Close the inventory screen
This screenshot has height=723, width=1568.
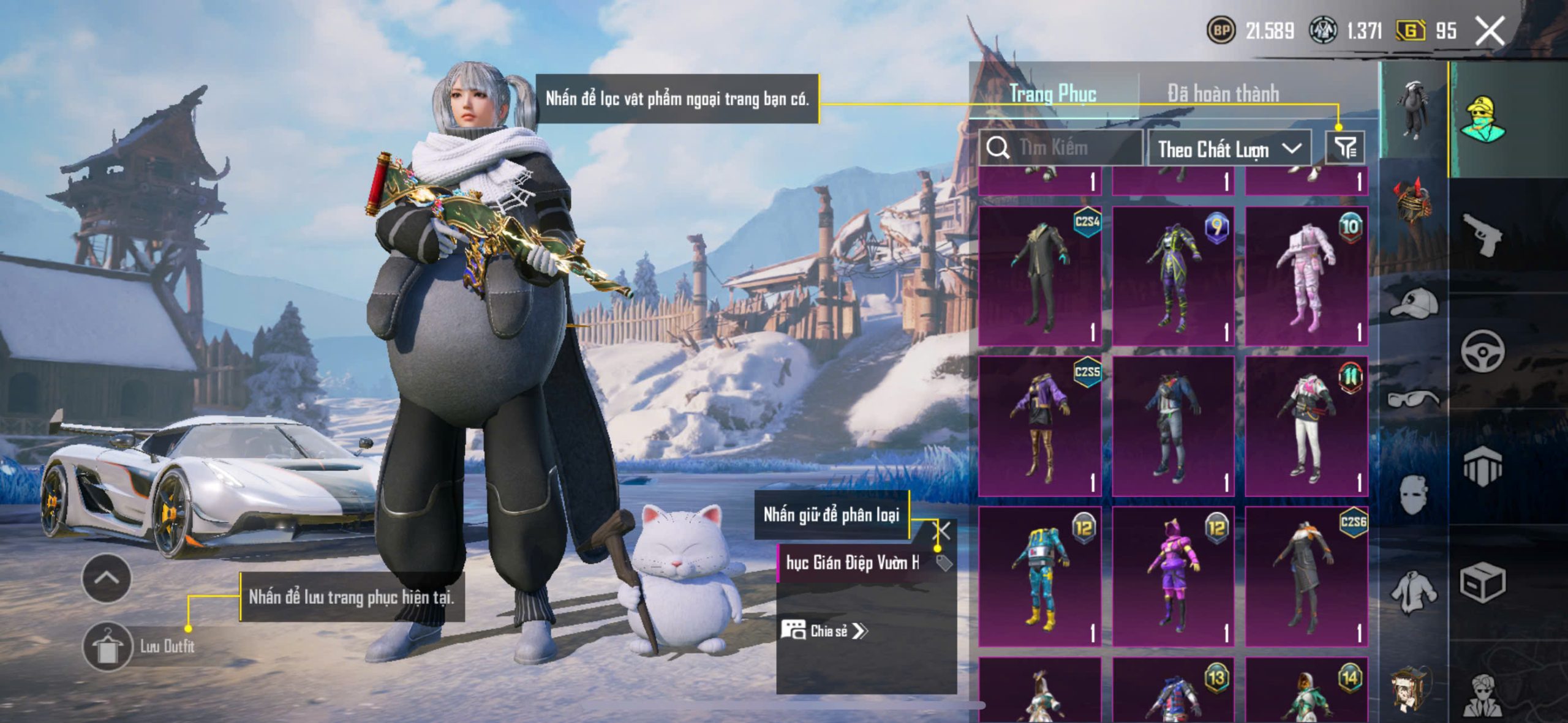tap(1490, 31)
